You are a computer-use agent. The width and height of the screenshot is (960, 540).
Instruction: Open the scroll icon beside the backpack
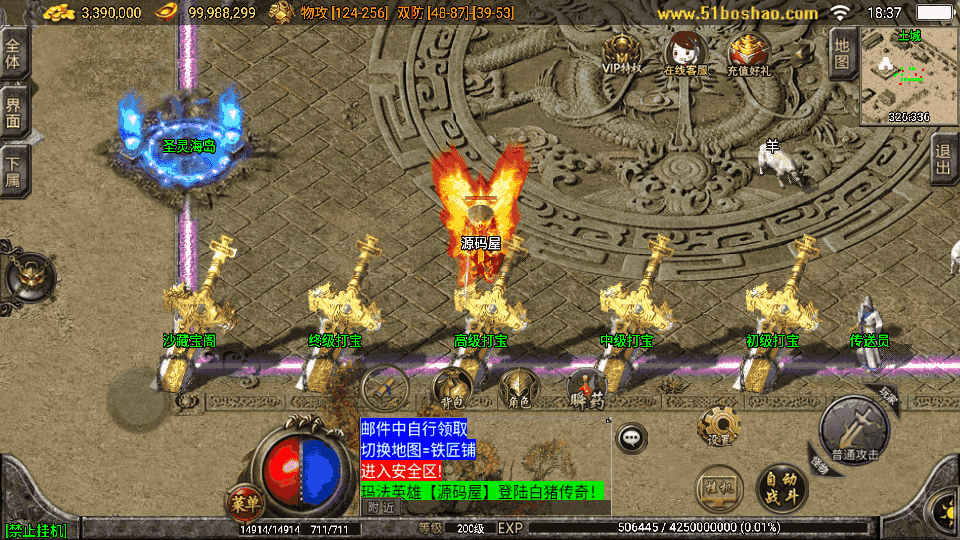385,386
